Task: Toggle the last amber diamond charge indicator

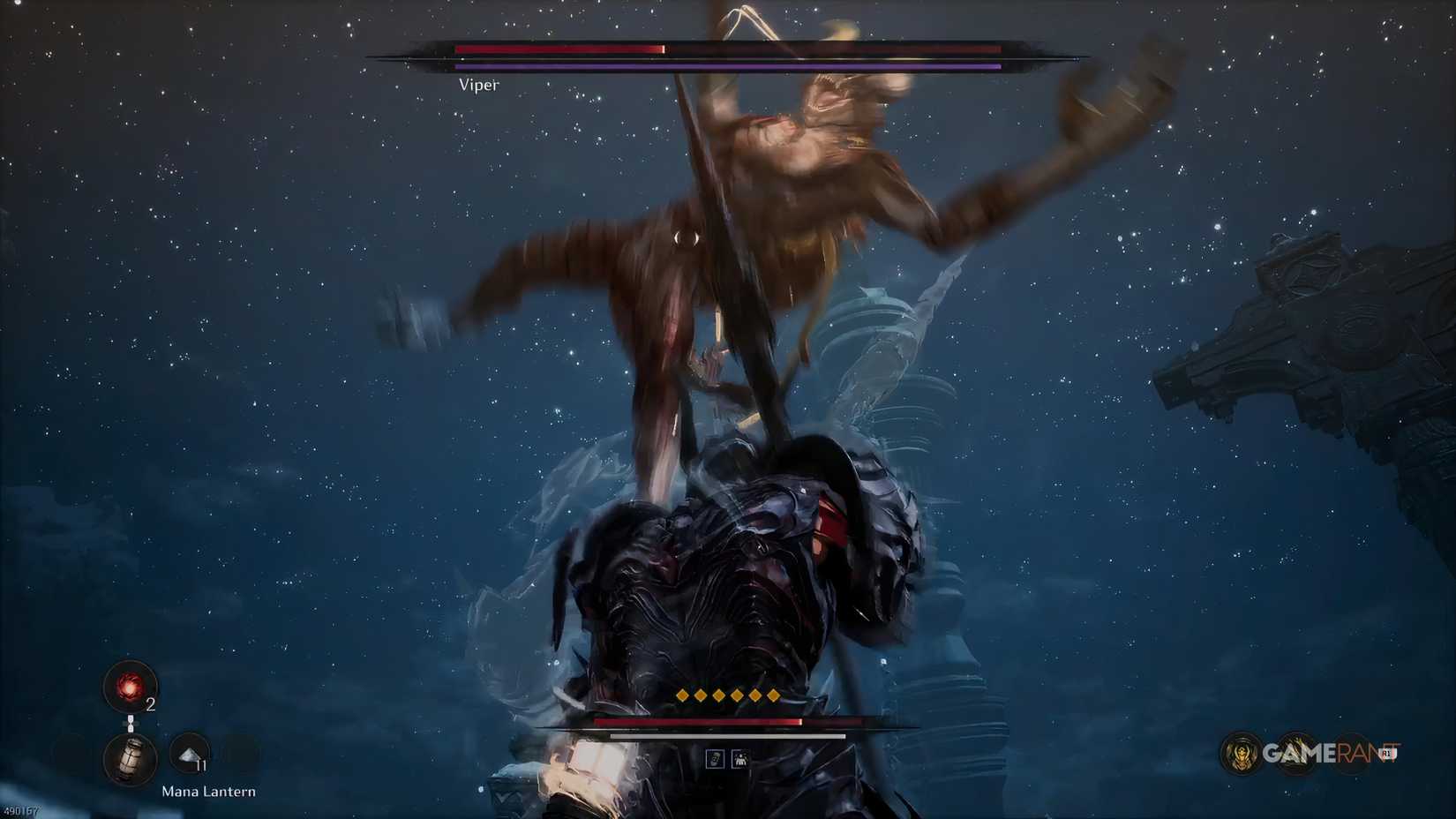Action: 772,695
